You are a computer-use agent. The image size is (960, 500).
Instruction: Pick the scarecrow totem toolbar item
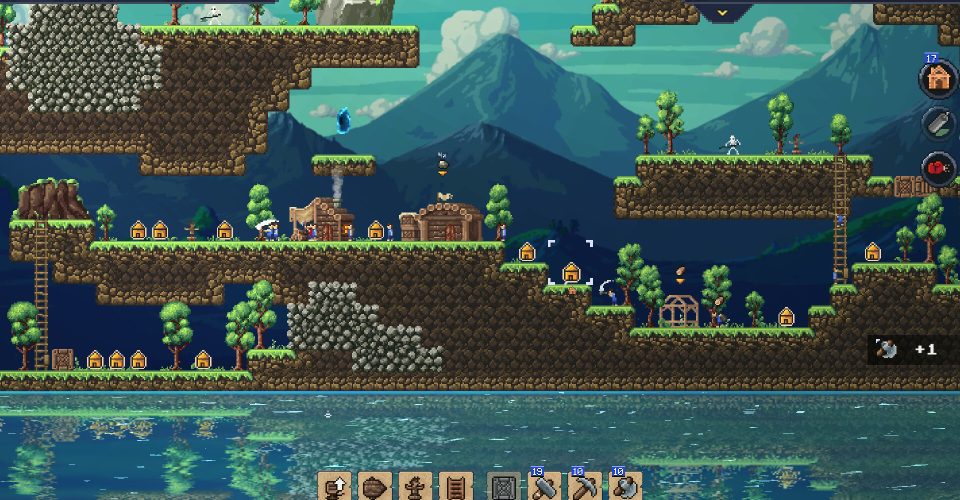pyautogui.click(x=414, y=487)
